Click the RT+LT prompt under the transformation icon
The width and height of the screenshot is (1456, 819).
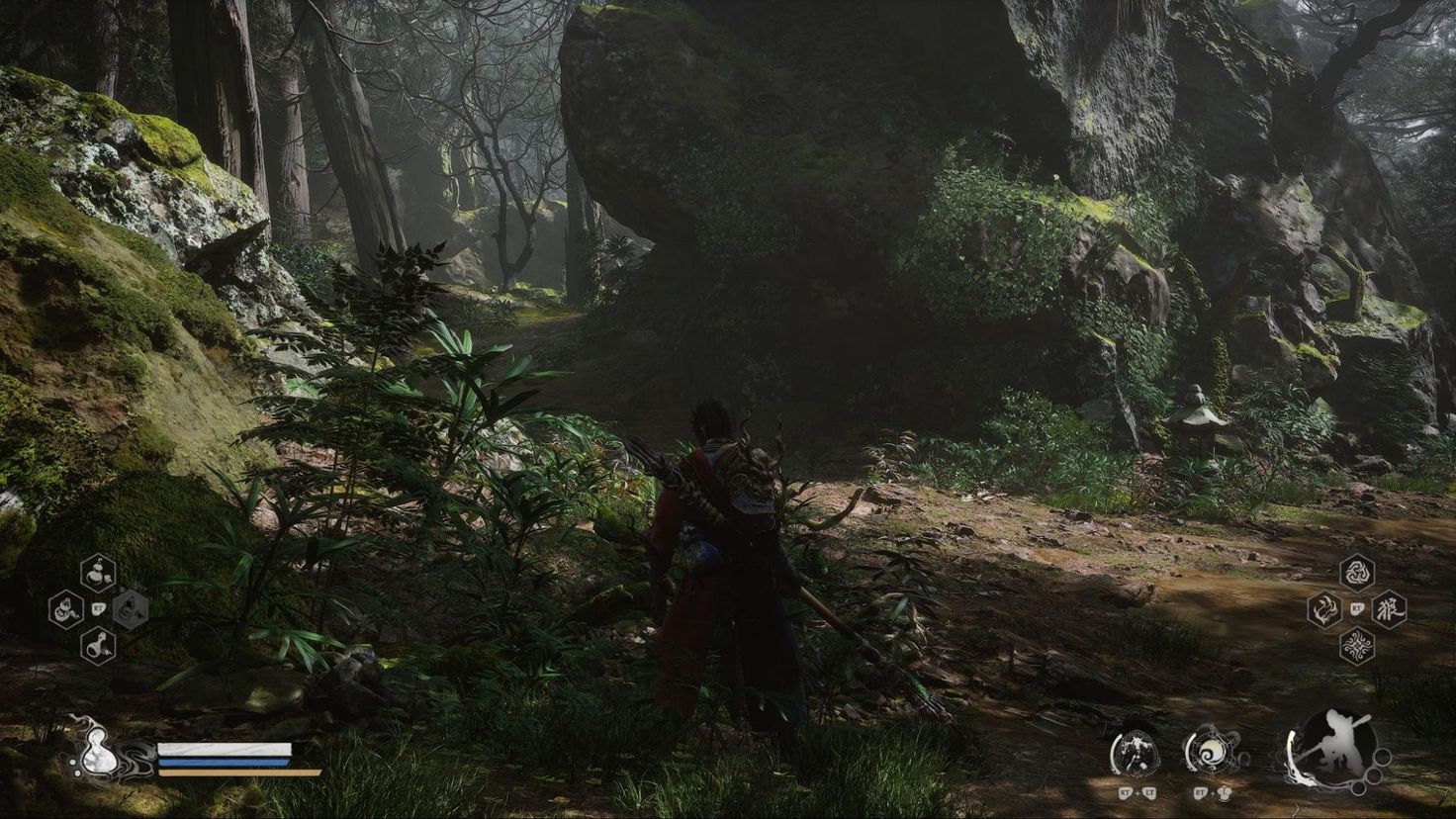point(1138,792)
